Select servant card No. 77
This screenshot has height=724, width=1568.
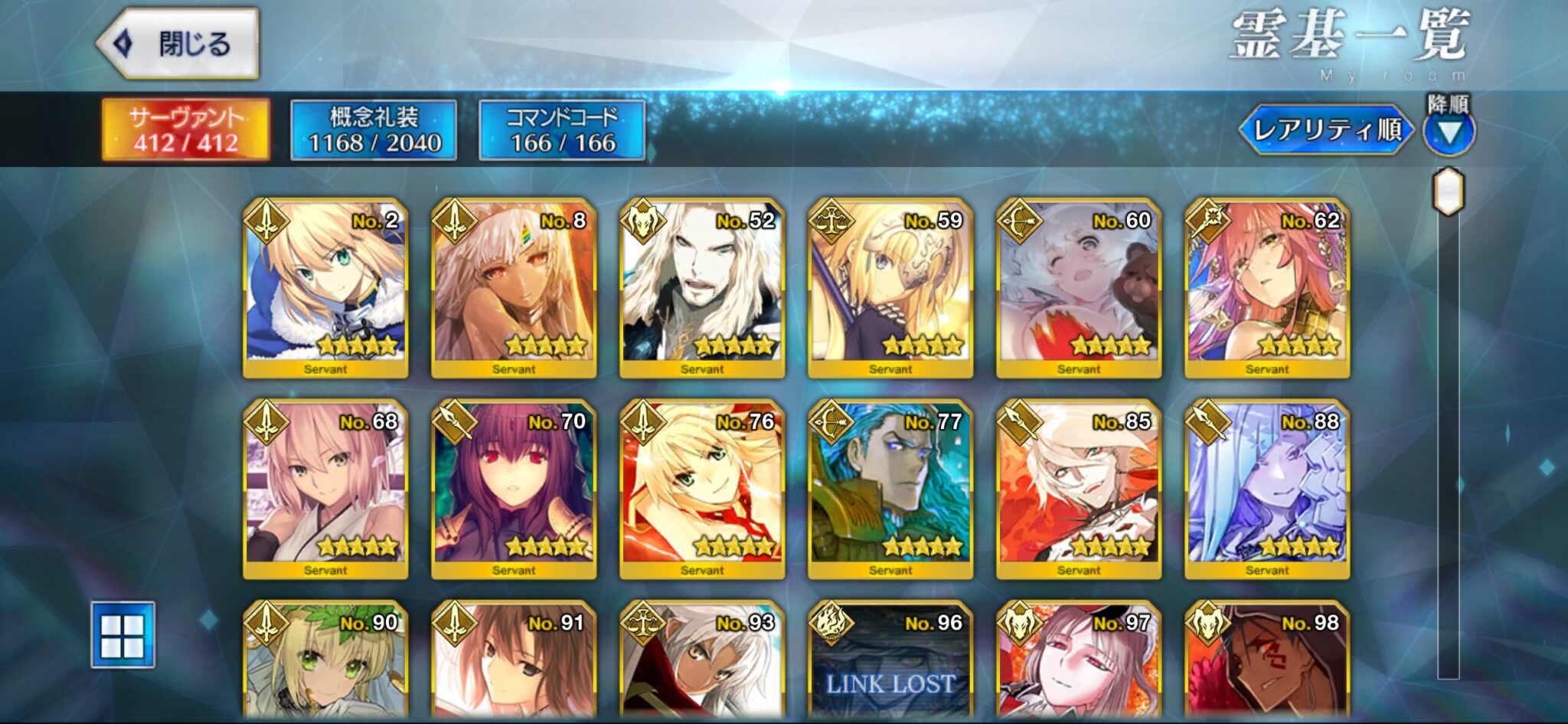coord(890,489)
